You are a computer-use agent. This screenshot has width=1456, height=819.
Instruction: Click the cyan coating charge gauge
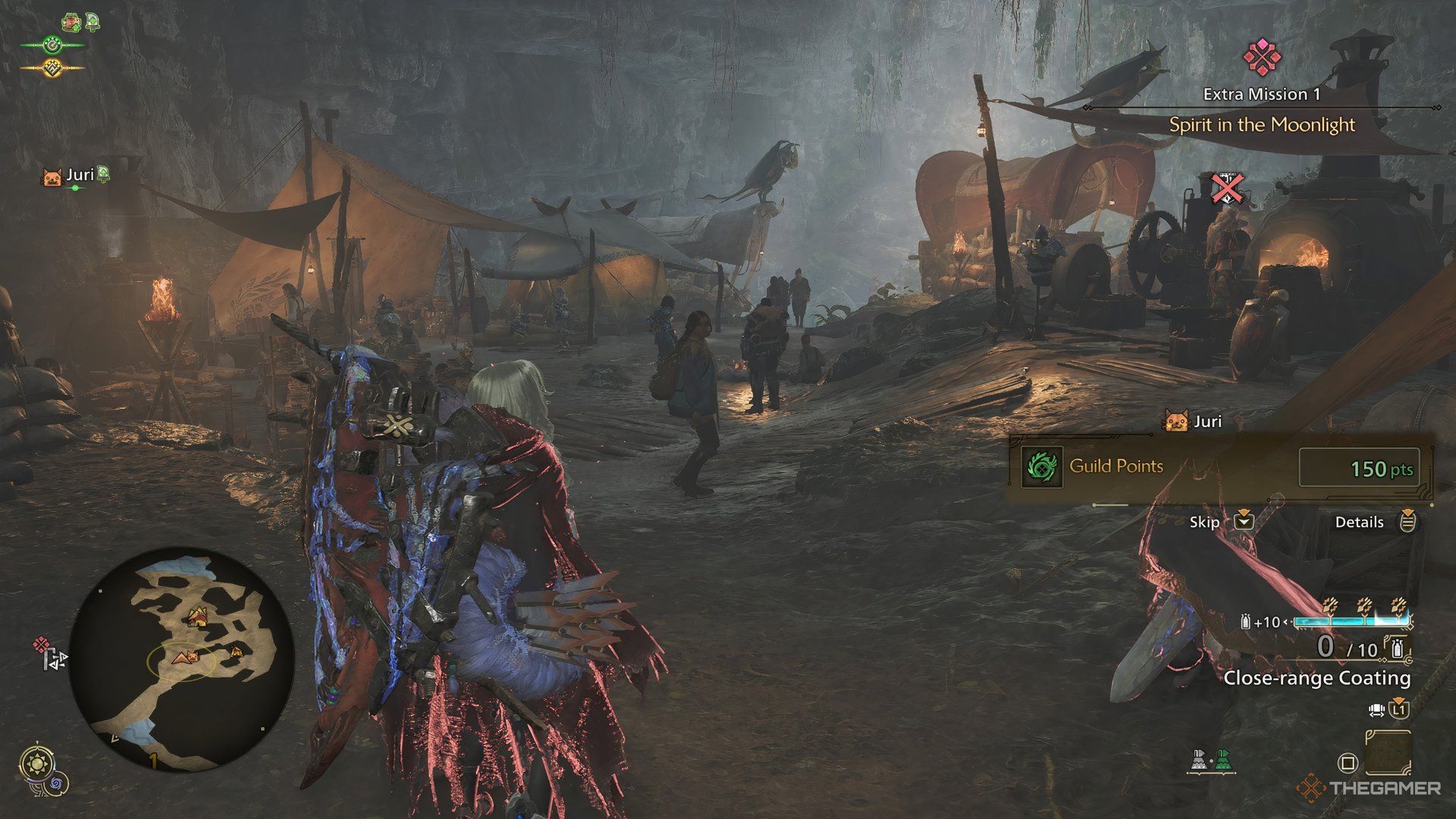point(1351,620)
